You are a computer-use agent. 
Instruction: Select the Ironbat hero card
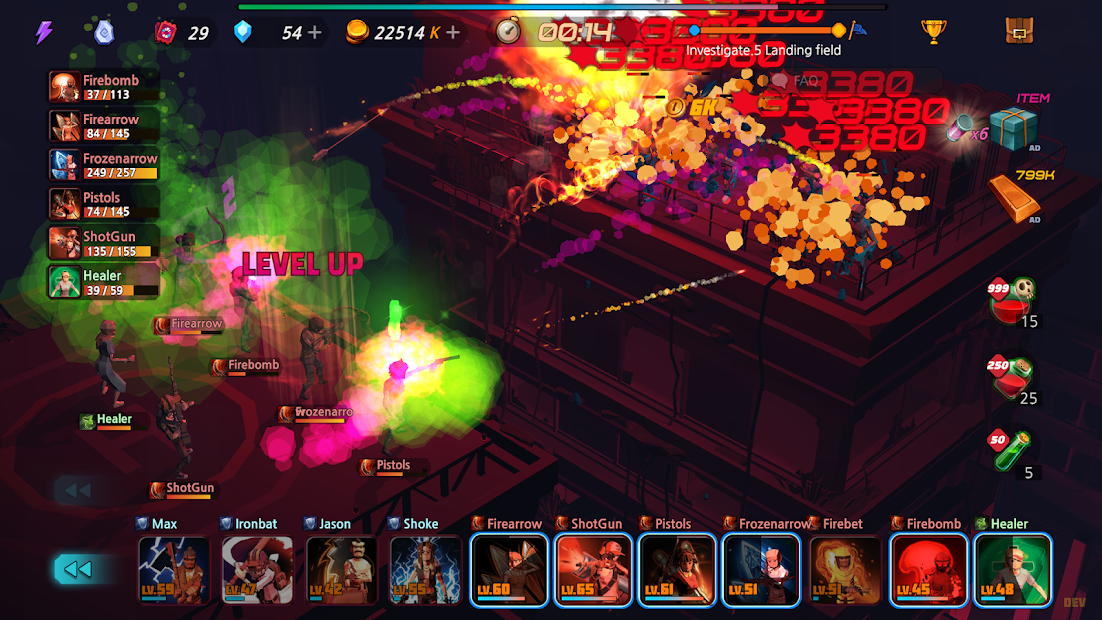[x=258, y=570]
